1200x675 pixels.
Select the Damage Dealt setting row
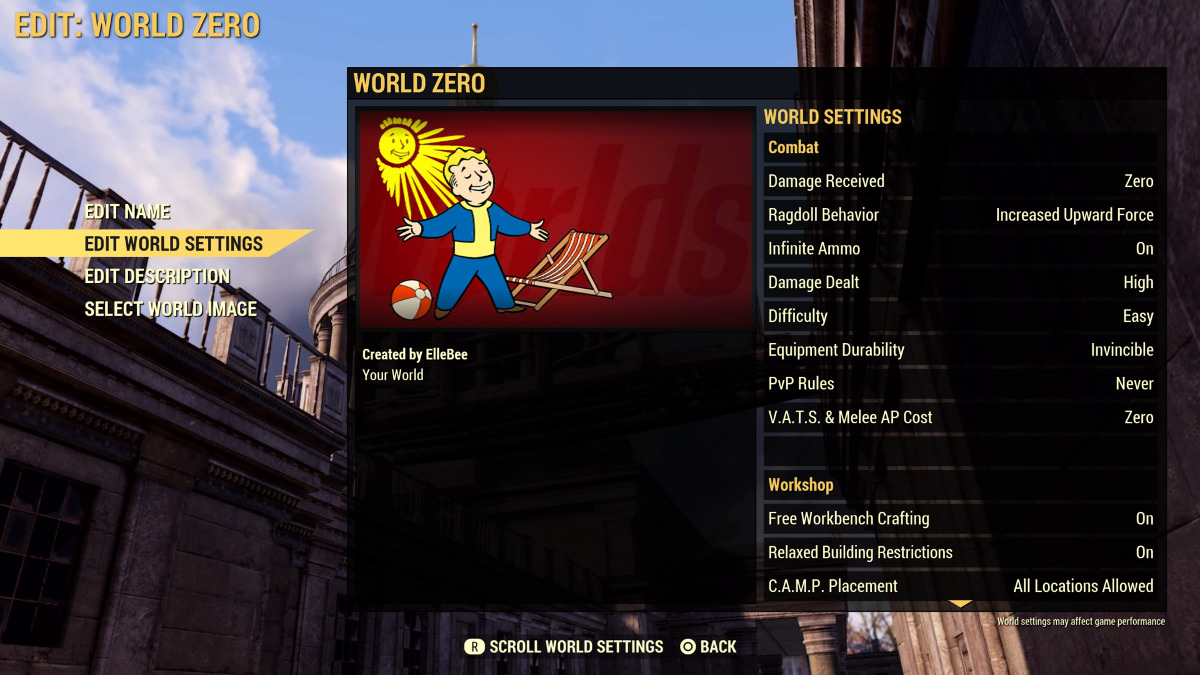click(960, 283)
